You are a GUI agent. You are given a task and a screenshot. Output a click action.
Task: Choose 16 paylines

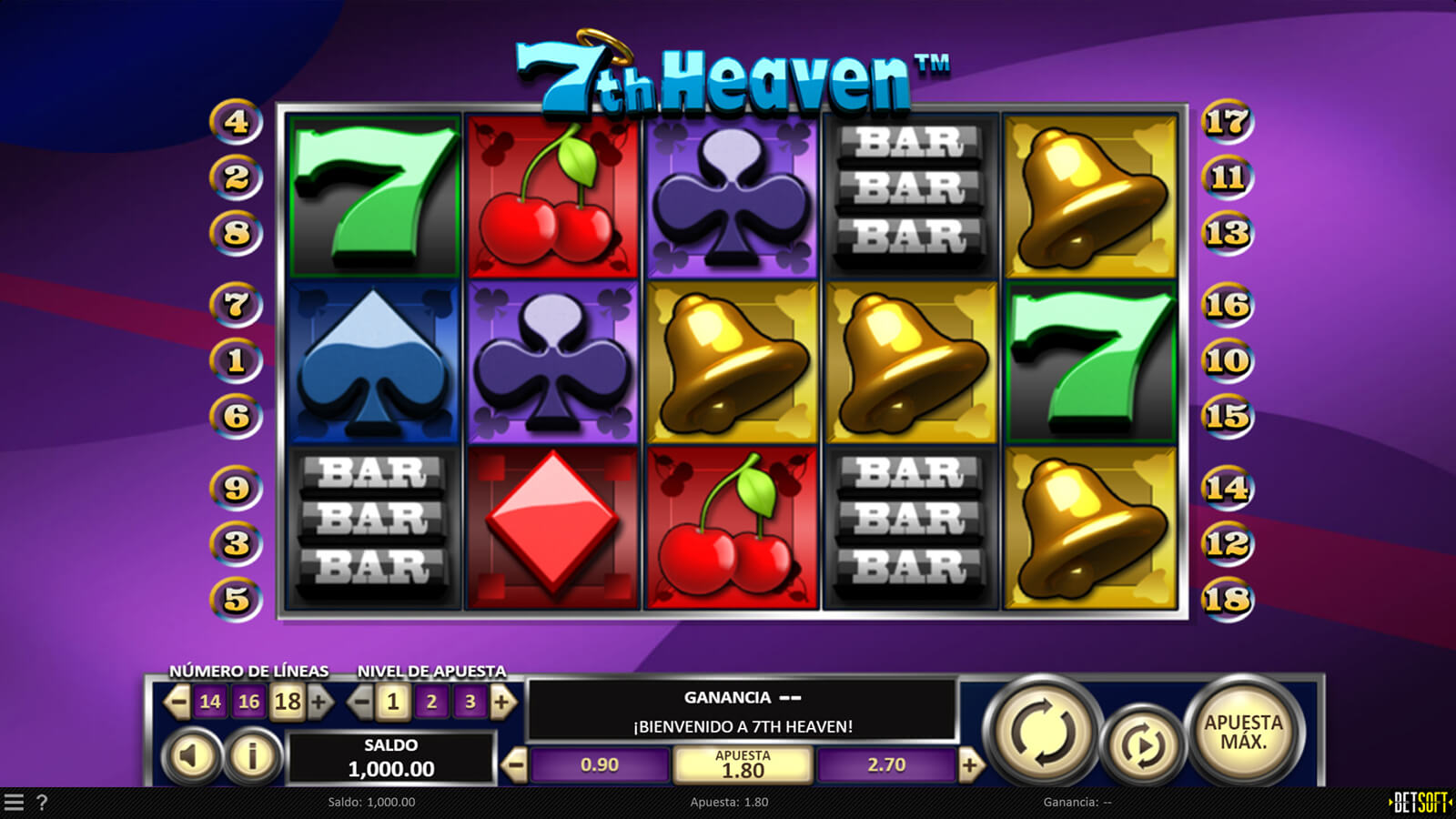[x=248, y=702]
